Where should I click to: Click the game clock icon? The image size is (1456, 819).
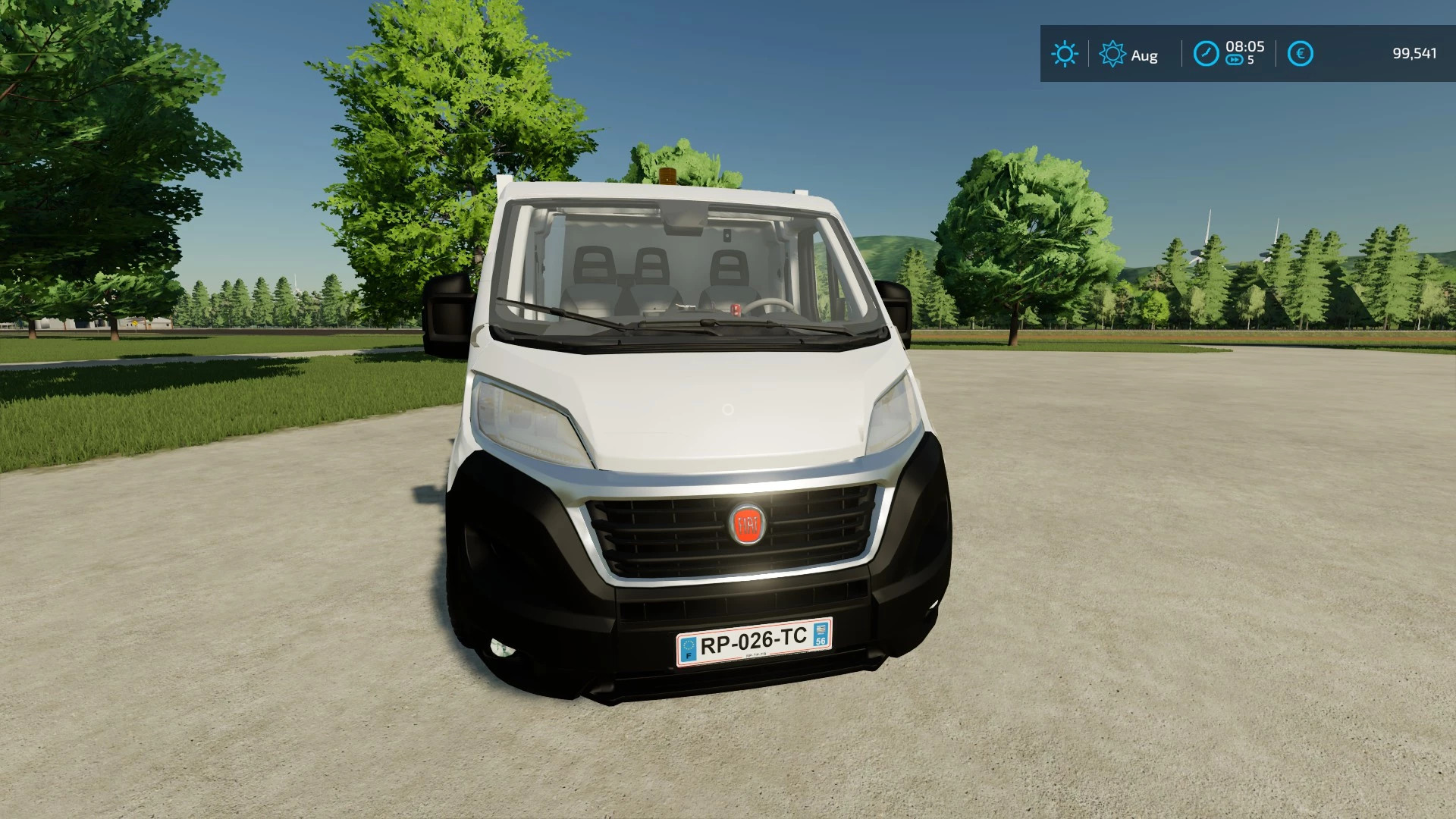1206,54
